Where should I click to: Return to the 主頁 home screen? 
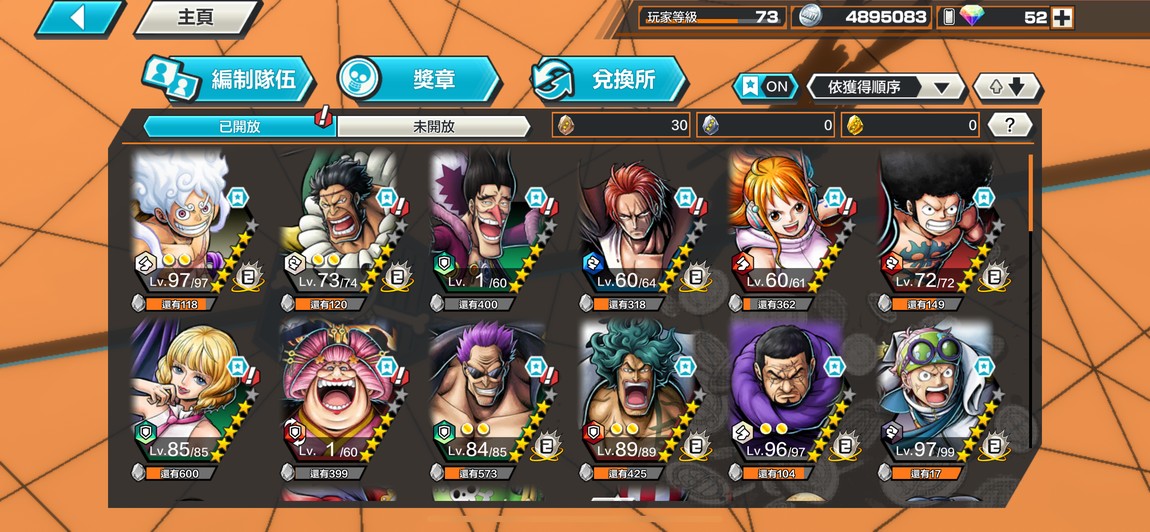[195, 17]
